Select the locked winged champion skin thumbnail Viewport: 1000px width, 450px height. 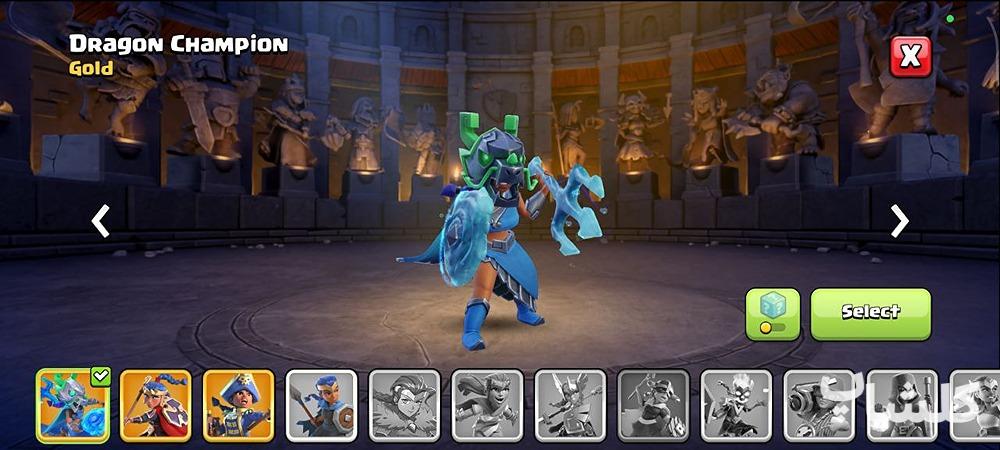[571, 405]
